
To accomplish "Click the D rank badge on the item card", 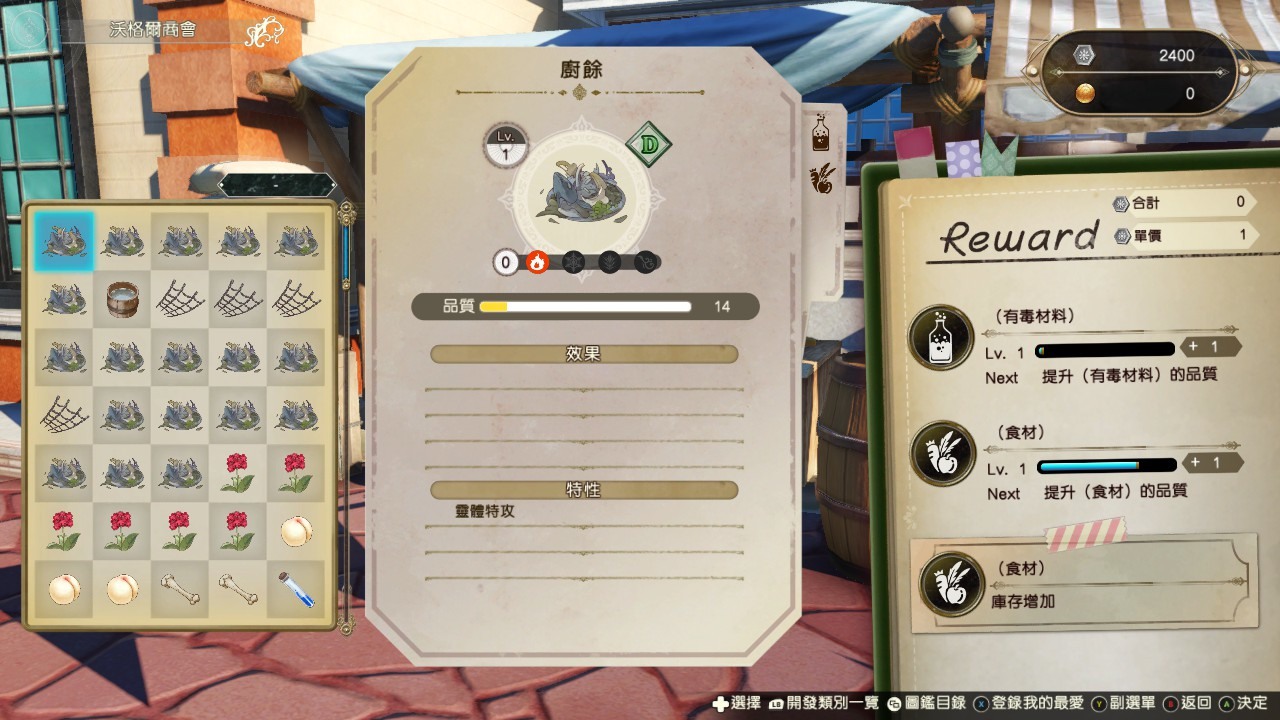I will coord(648,146).
